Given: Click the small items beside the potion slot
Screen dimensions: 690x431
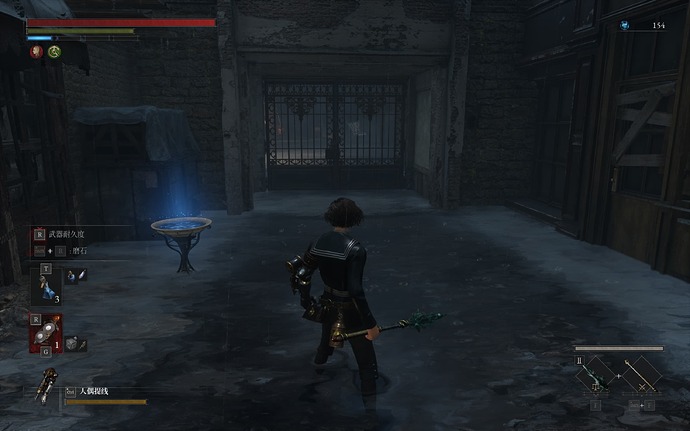Looking at the screenshot, I should pos(76,275).
